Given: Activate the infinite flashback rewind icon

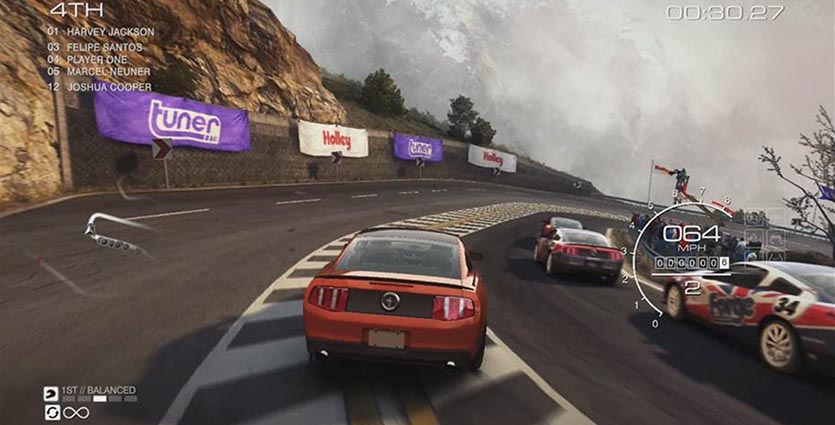Looking at the screenshot, I should 51,412.
